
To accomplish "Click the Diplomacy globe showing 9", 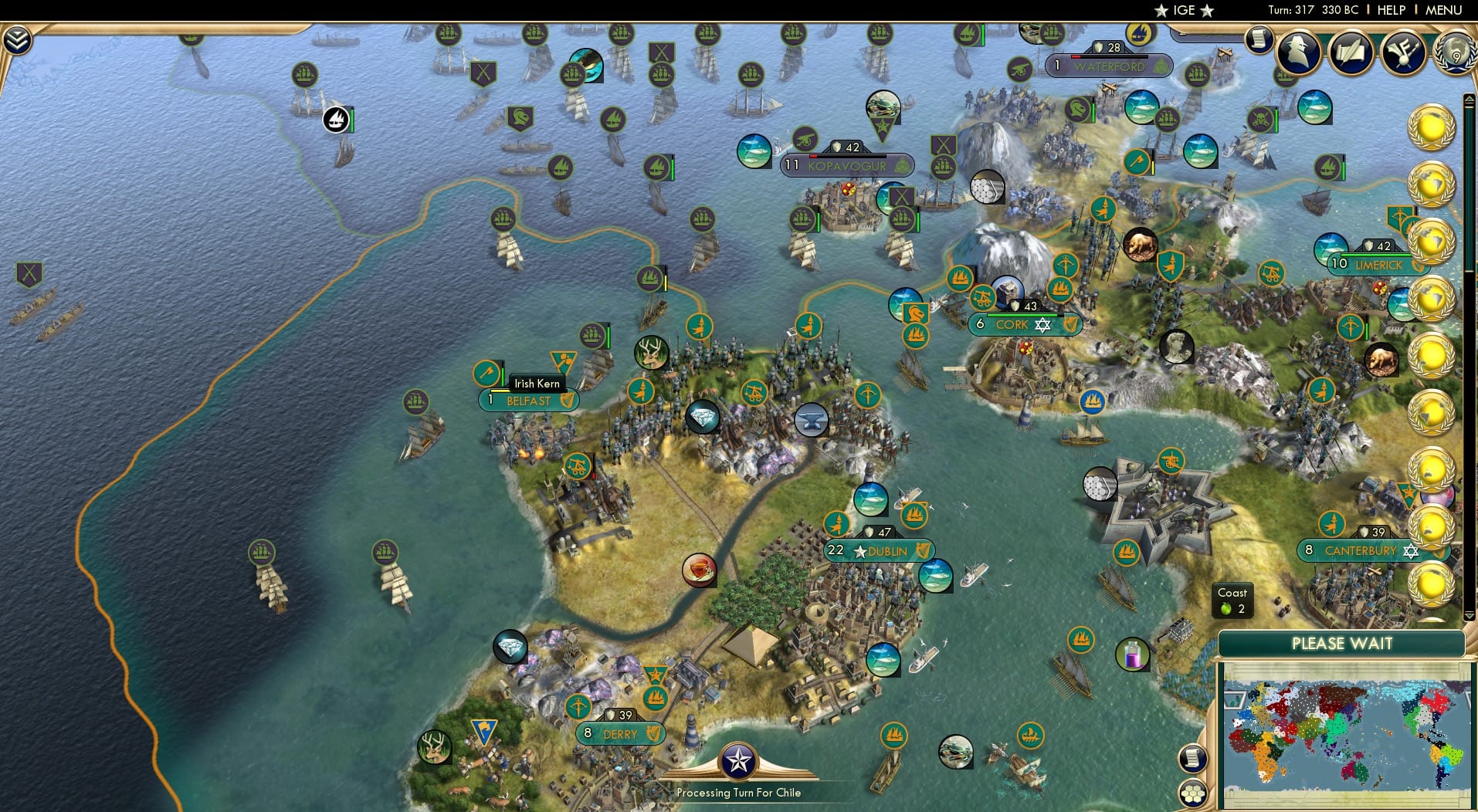I will point(1455,54).
